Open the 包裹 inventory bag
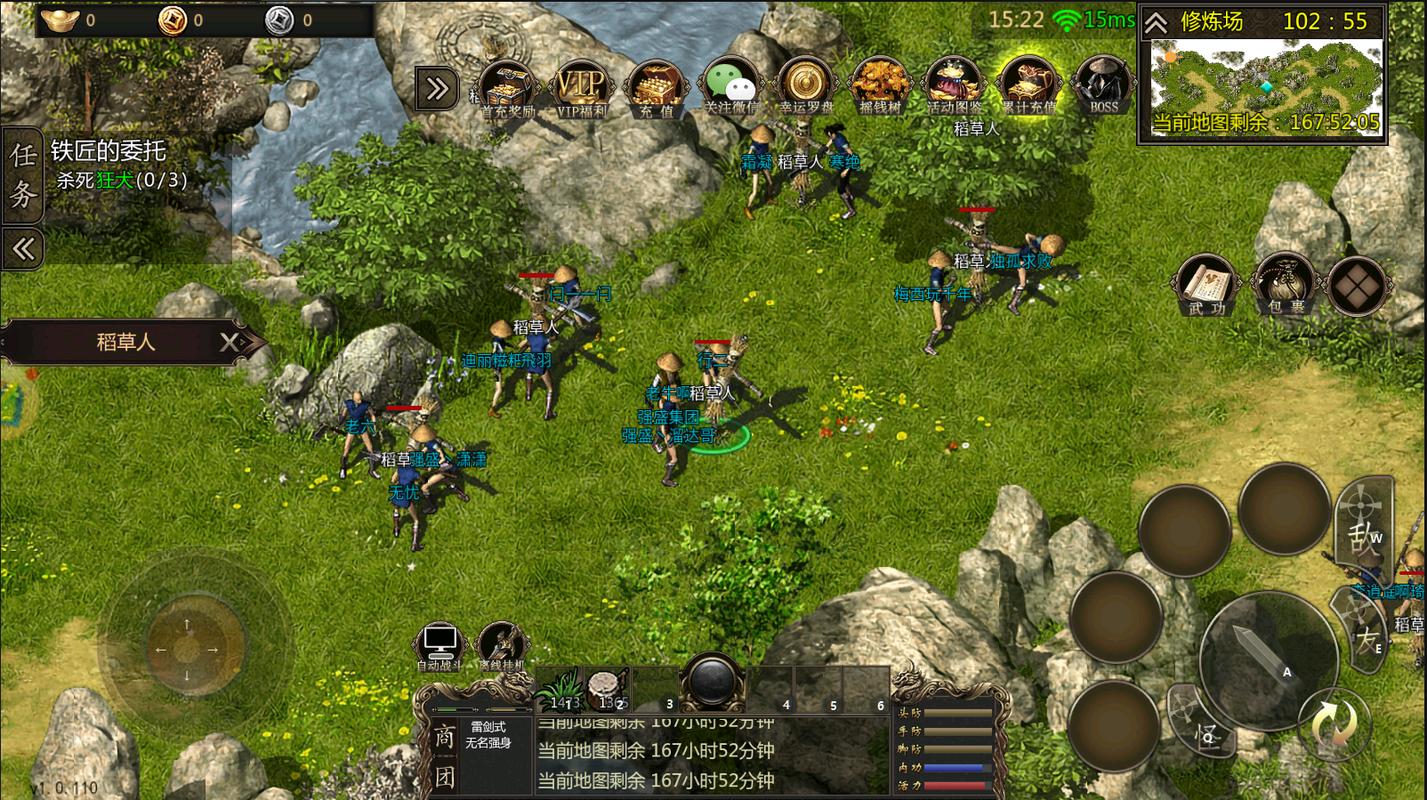 [1283, 284]
